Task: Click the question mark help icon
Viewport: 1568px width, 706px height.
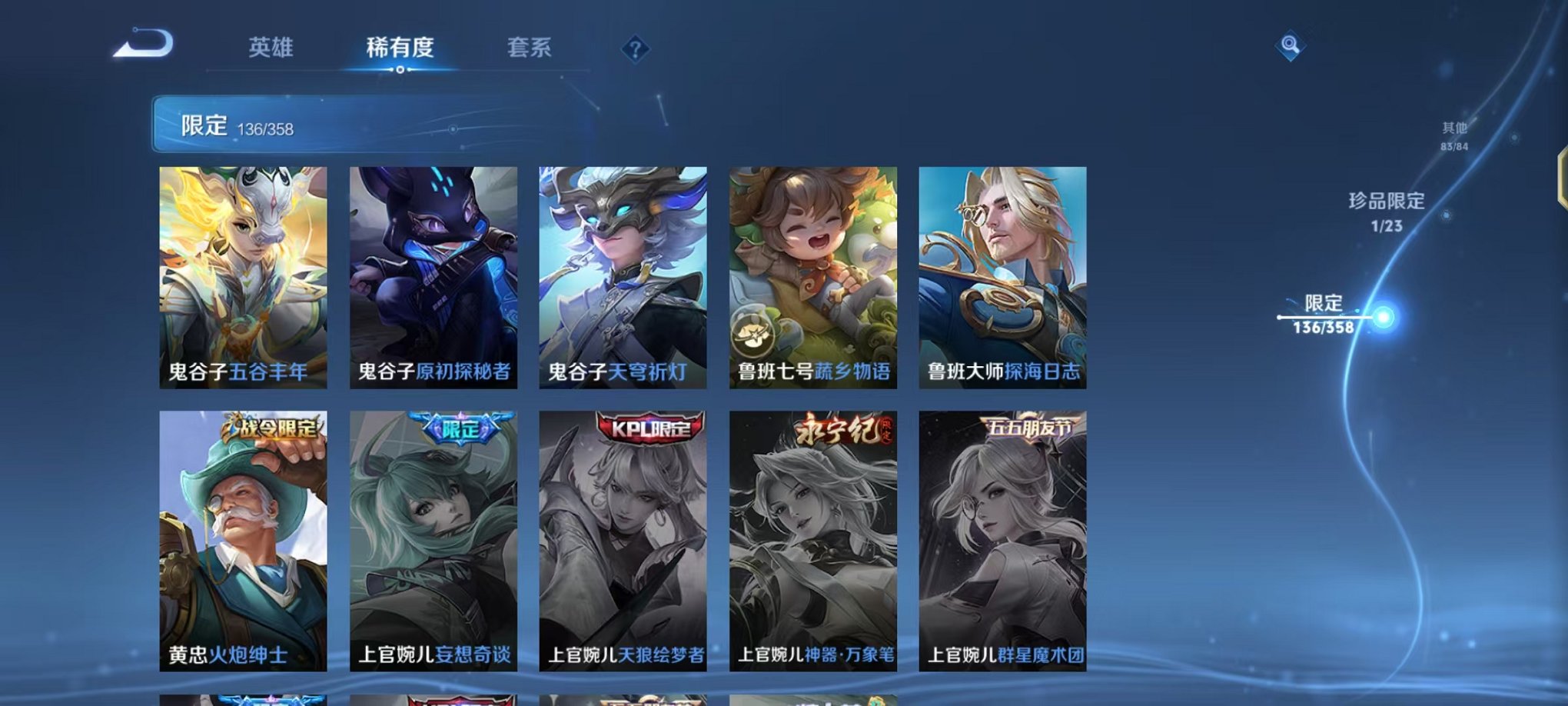Action: (x=633, y=49)
